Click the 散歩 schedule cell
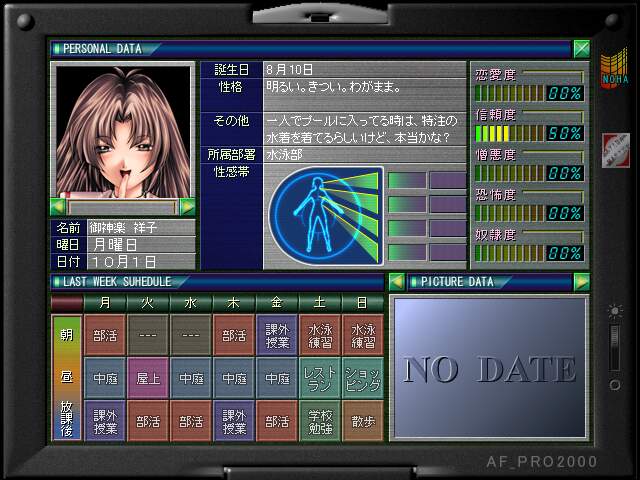Image resolution: width=640 pixels, height=480 pixels. (362, 421)
